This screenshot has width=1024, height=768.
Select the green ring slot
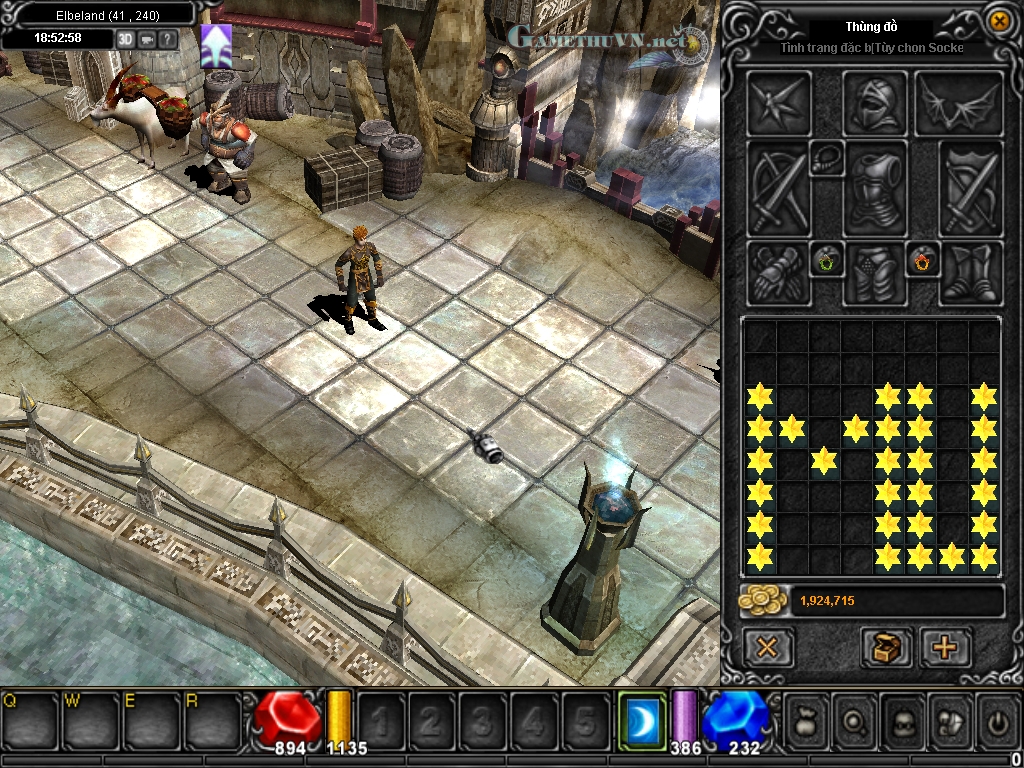point(827,261)
